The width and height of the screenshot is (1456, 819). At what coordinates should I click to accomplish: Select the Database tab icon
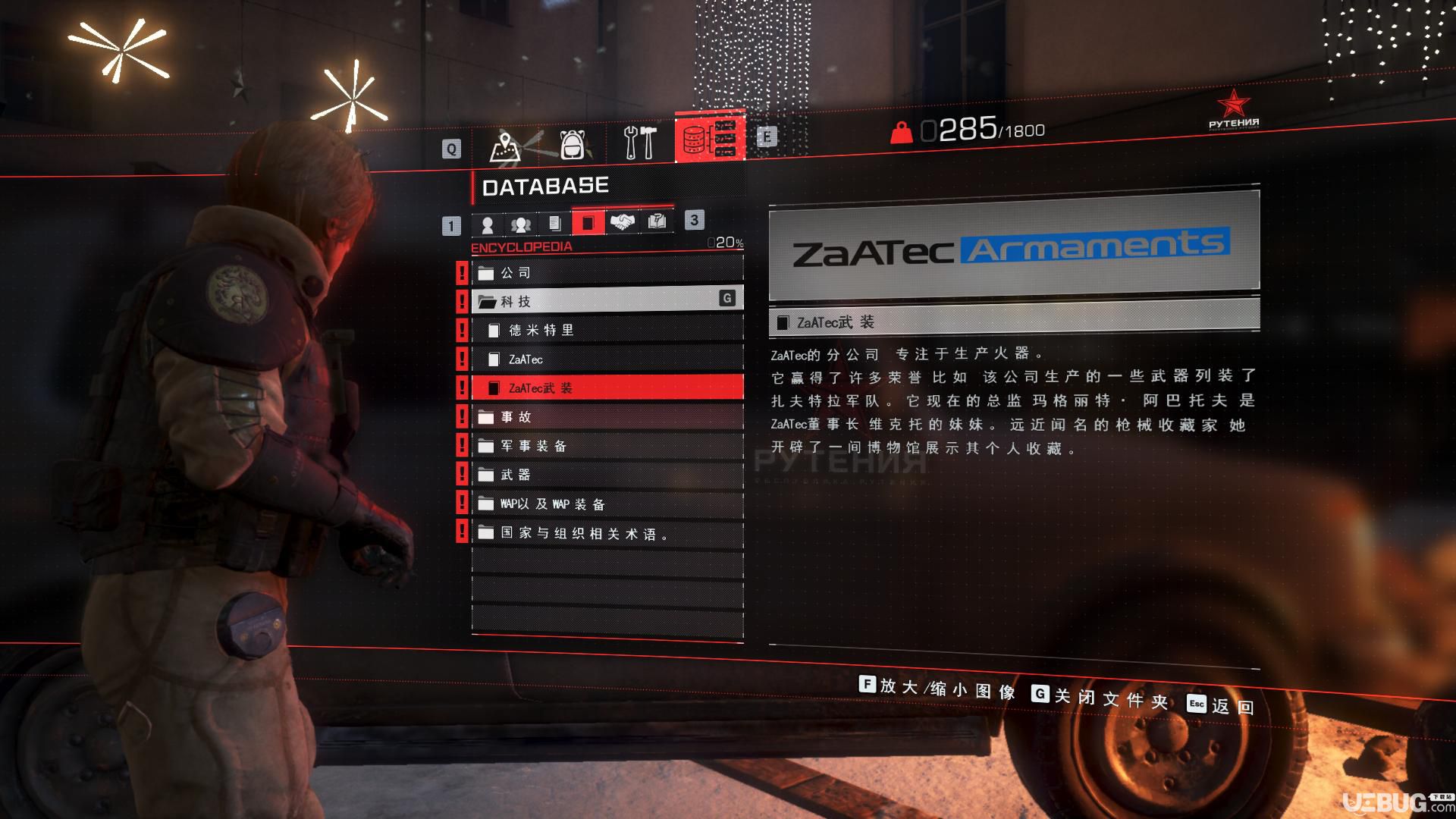click(709, 139)
